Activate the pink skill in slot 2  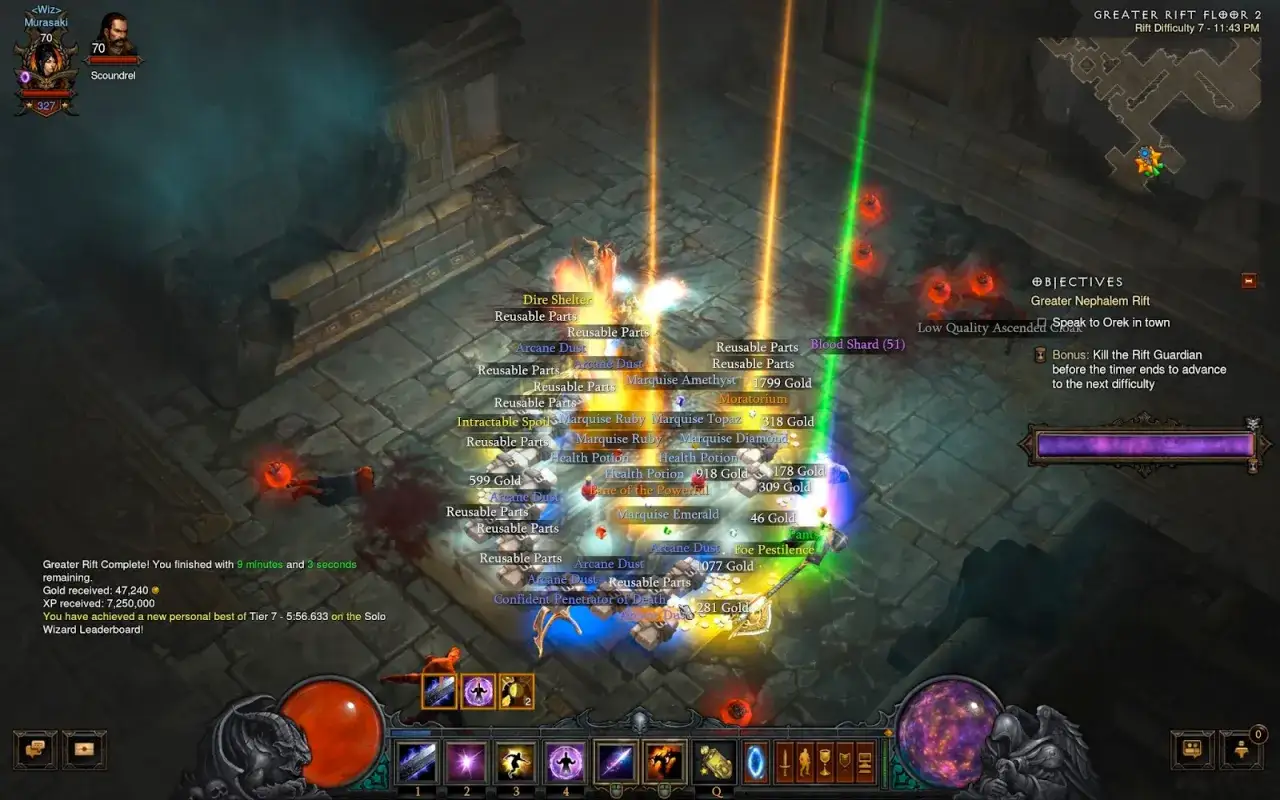466,762
